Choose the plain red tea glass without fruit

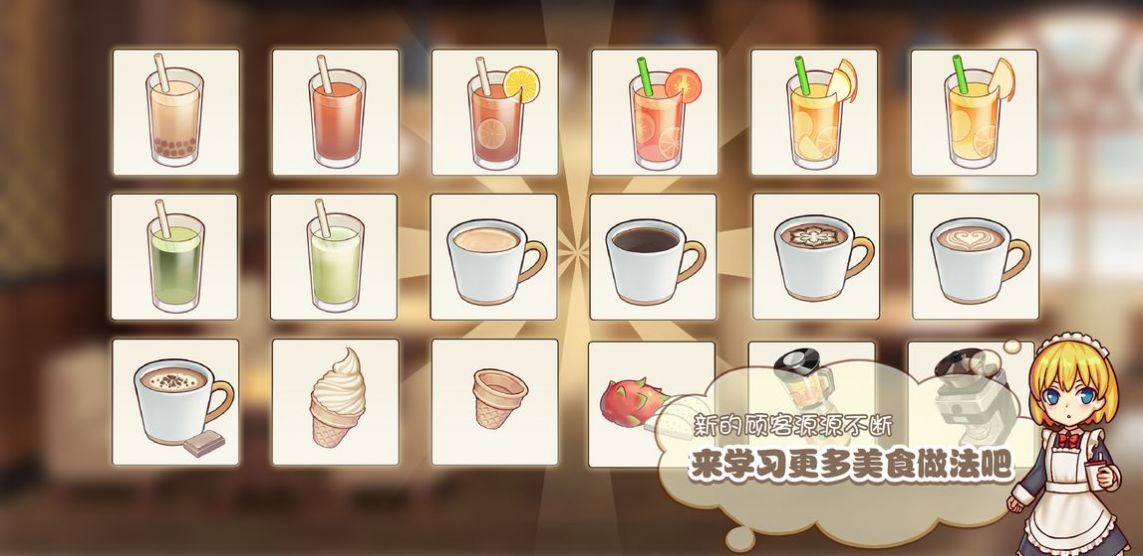[335, 112]
